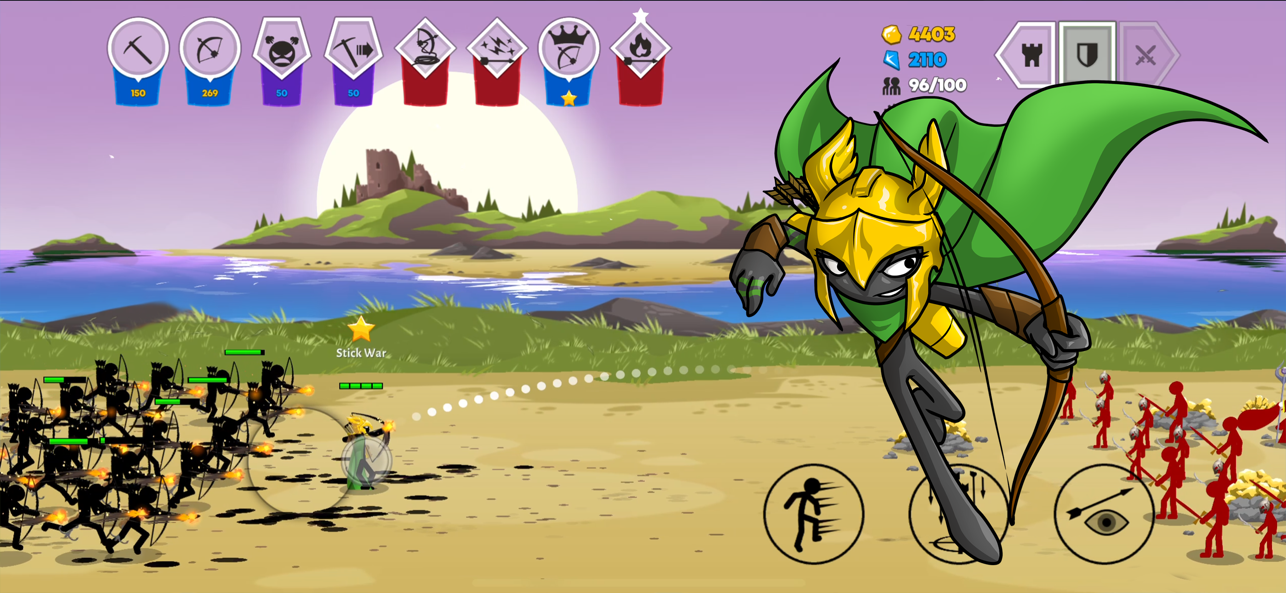Select the crowned archer hero button
1286x593 pixels.
569,50
